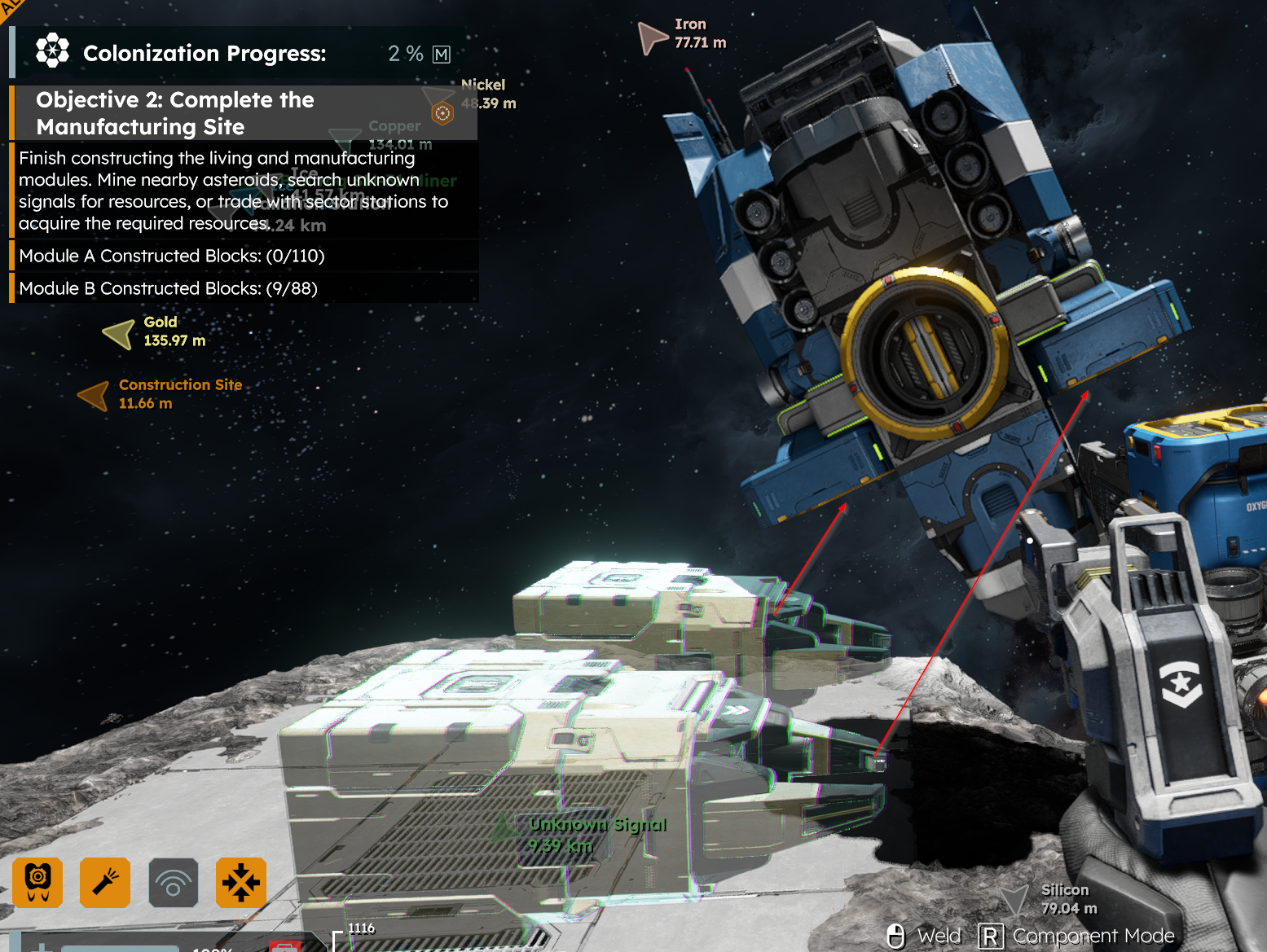Click the Module A Constructed Blocks row
The image size is (1267, 952).
coord(172,256)
